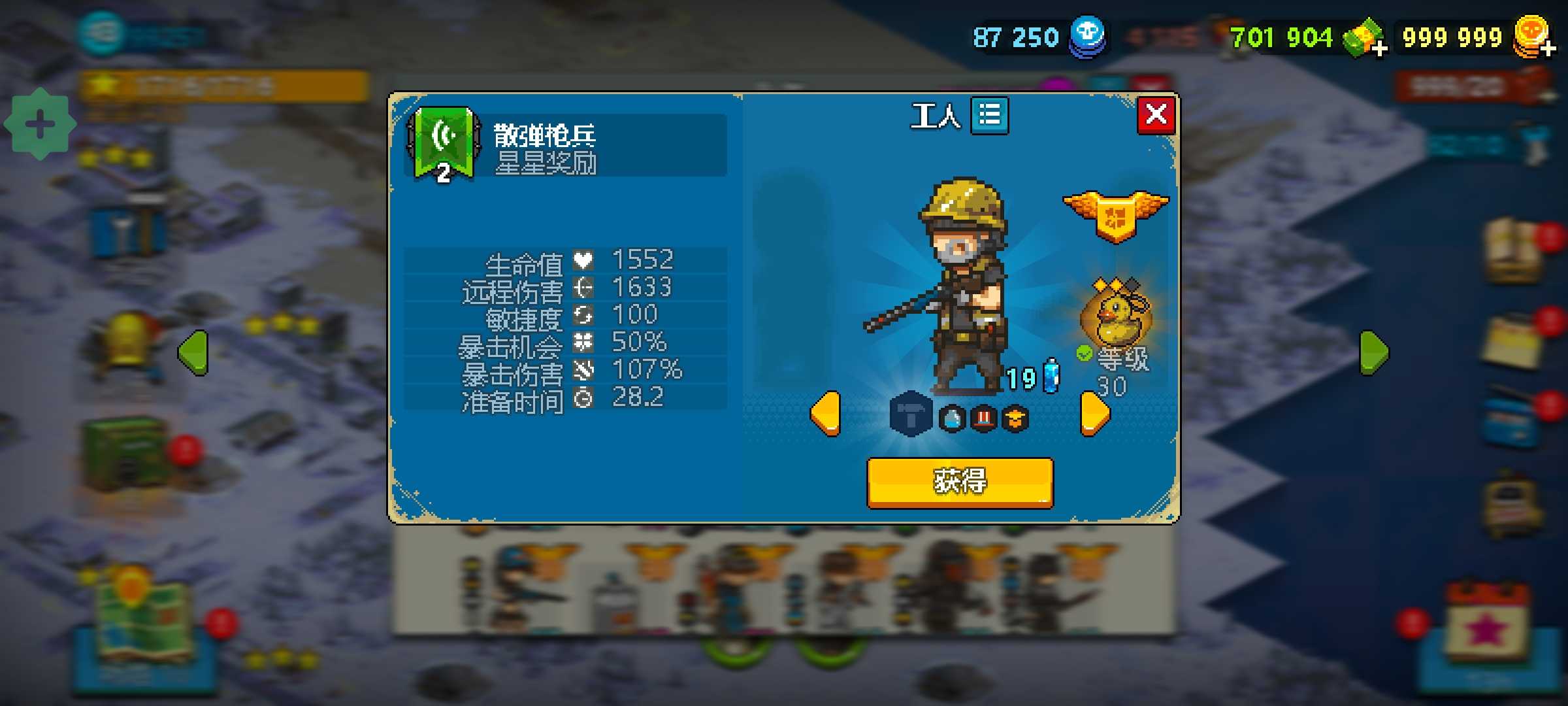Tap the yellow 获得 button
1568x706 pixels.
[959, 482]
